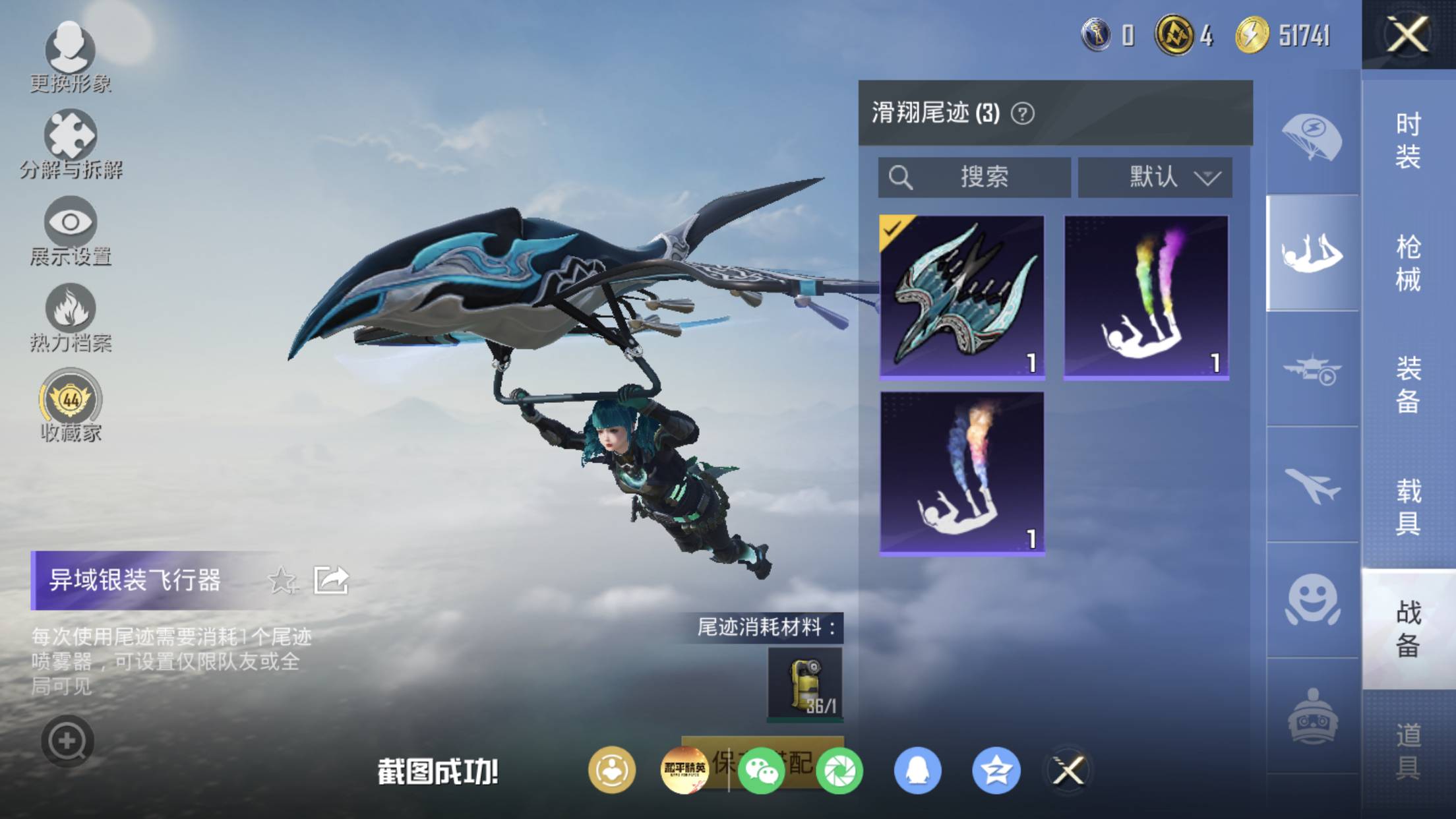The width and height of the screenshot is (1456, 819).
Task: Close the inventory screen with top-right X
Action: 1407,34
